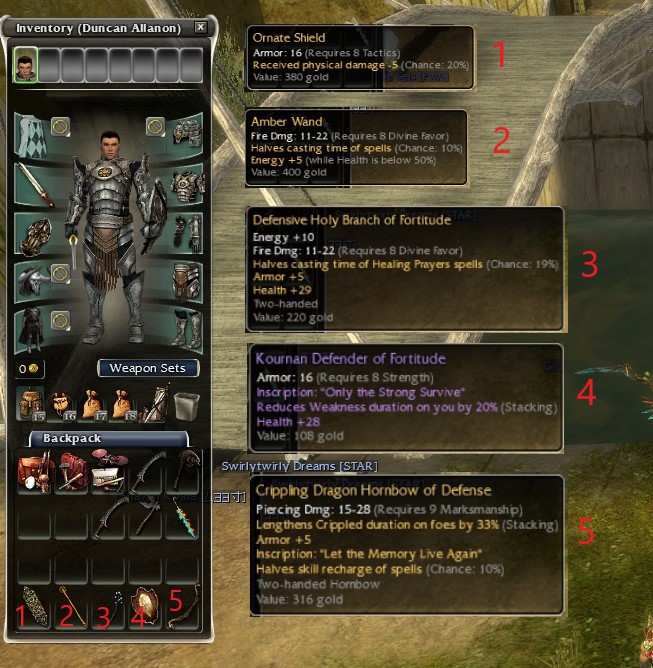Click the equipped boots armor slot
The image size is (653, 668).
(186, 327)
